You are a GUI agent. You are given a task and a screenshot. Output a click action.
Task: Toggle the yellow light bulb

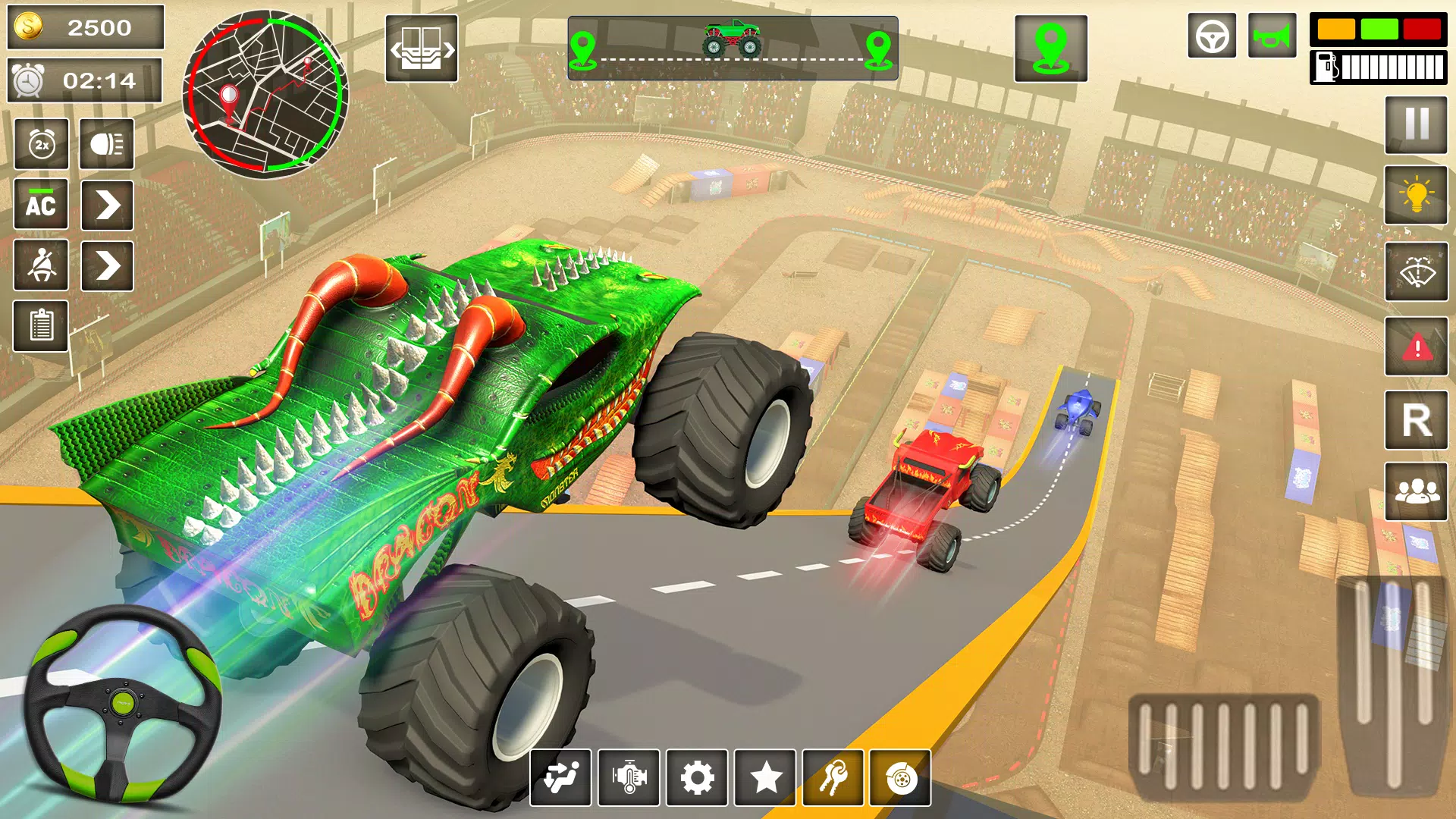click(1416, 196)
